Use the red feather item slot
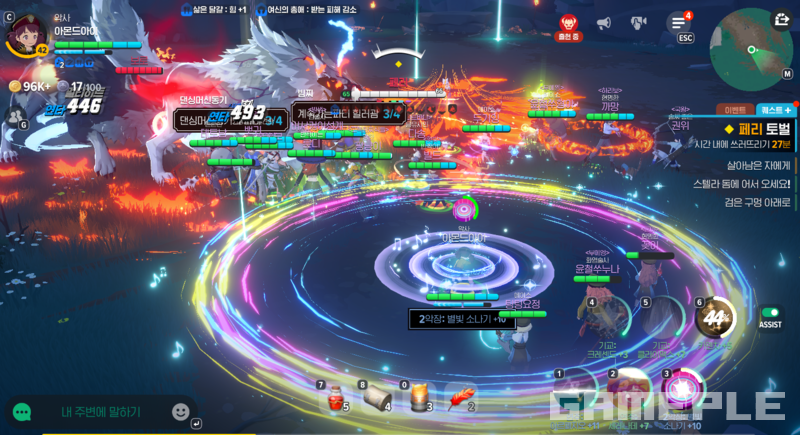Screen dimensions: 800x435 coord(460,398)
